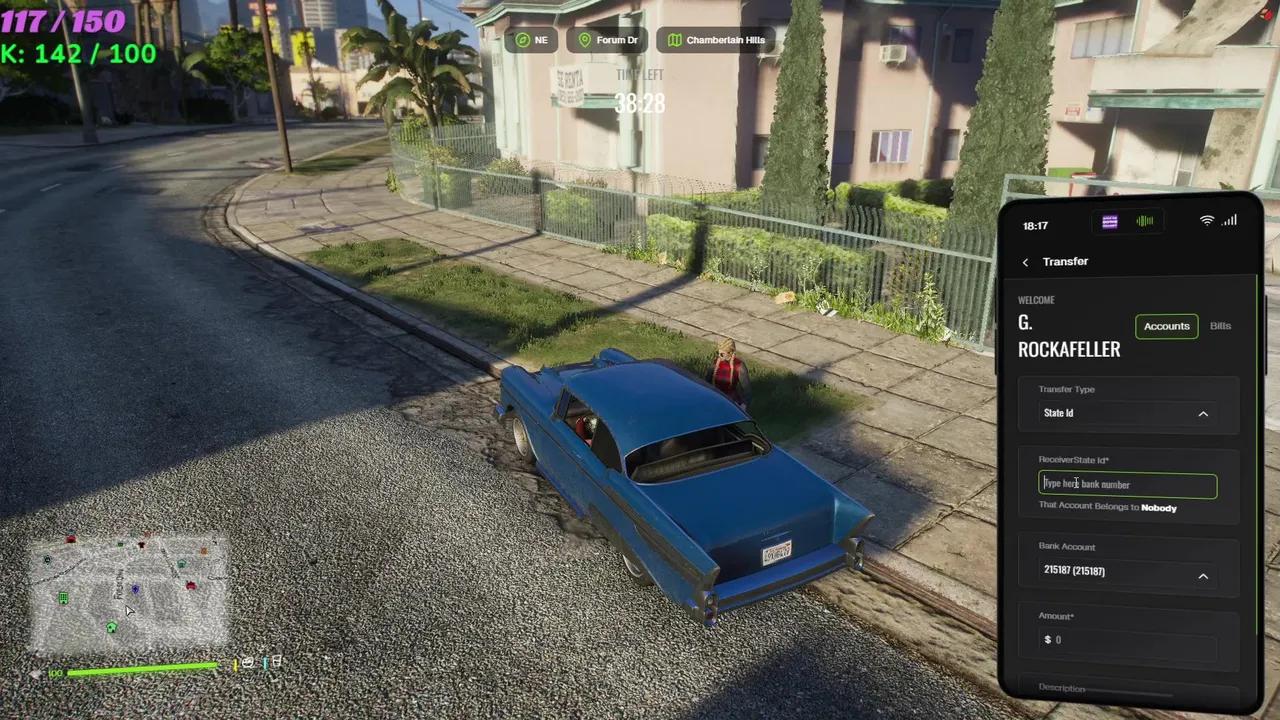Go back from the Transfer screen

(x=1025, y=262)
